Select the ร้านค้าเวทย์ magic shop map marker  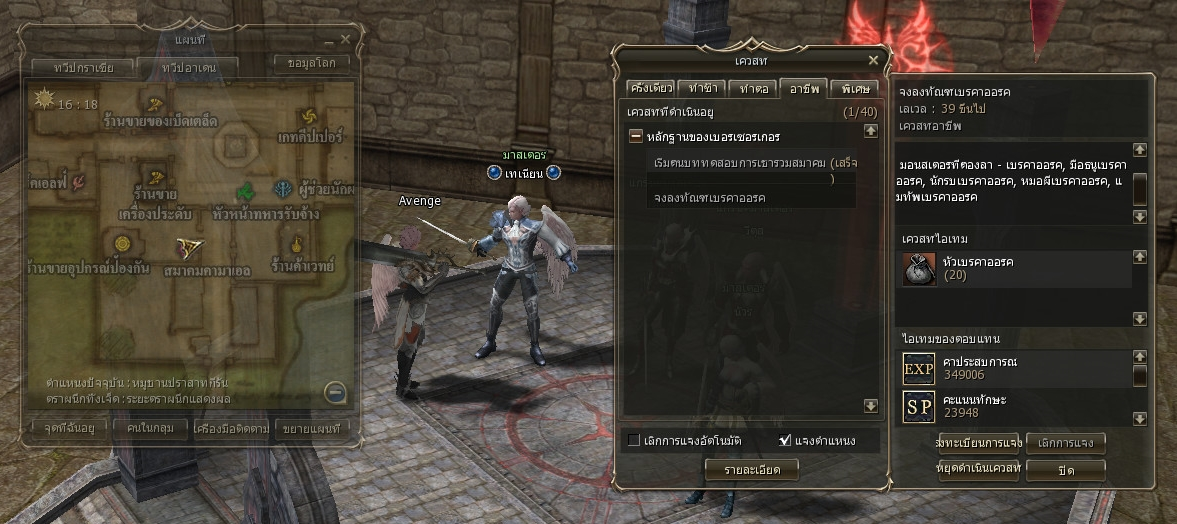point(297,245)
